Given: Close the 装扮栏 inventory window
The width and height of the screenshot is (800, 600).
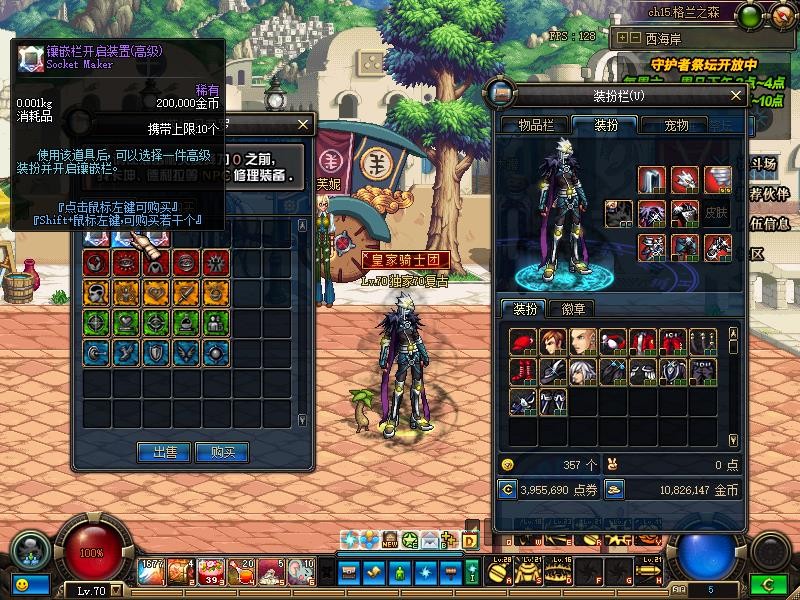Looking at the screenshot, I should point(736,96).
